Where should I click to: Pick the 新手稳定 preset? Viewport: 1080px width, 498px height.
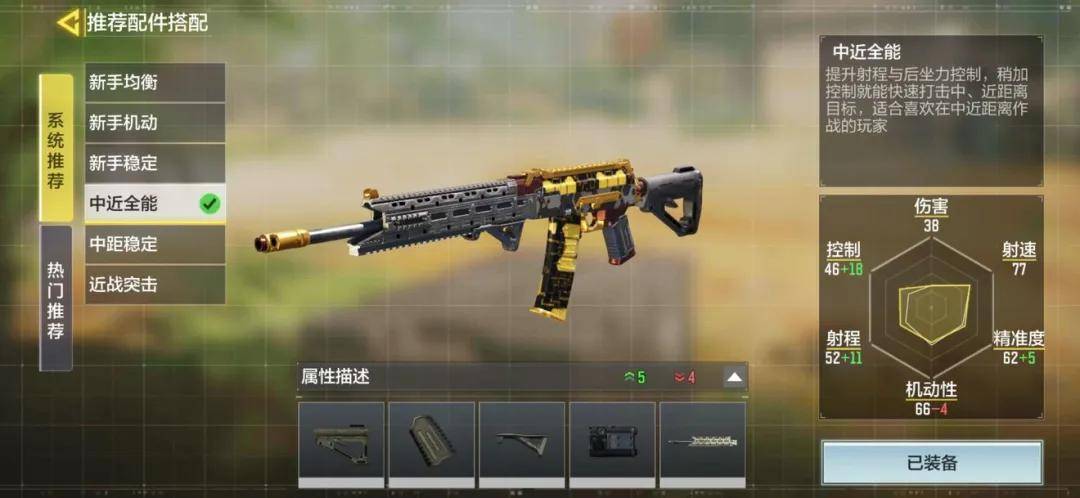[x=154, y=163]
